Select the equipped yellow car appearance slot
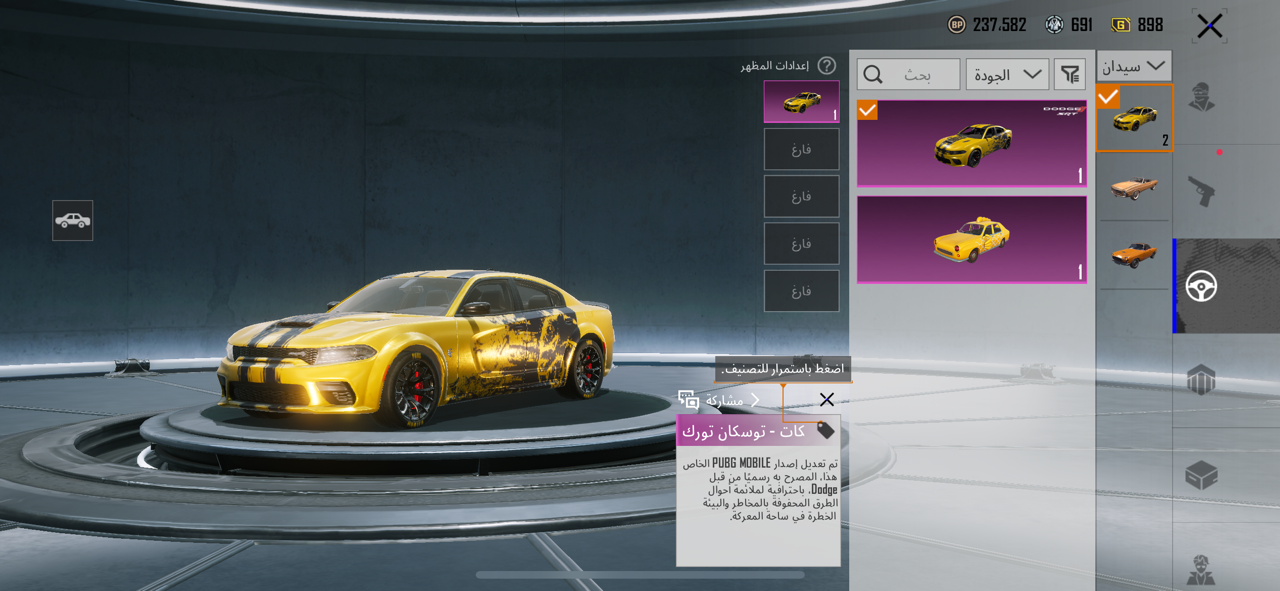Screen dimensions: 1280x591 tap(801, 102)
